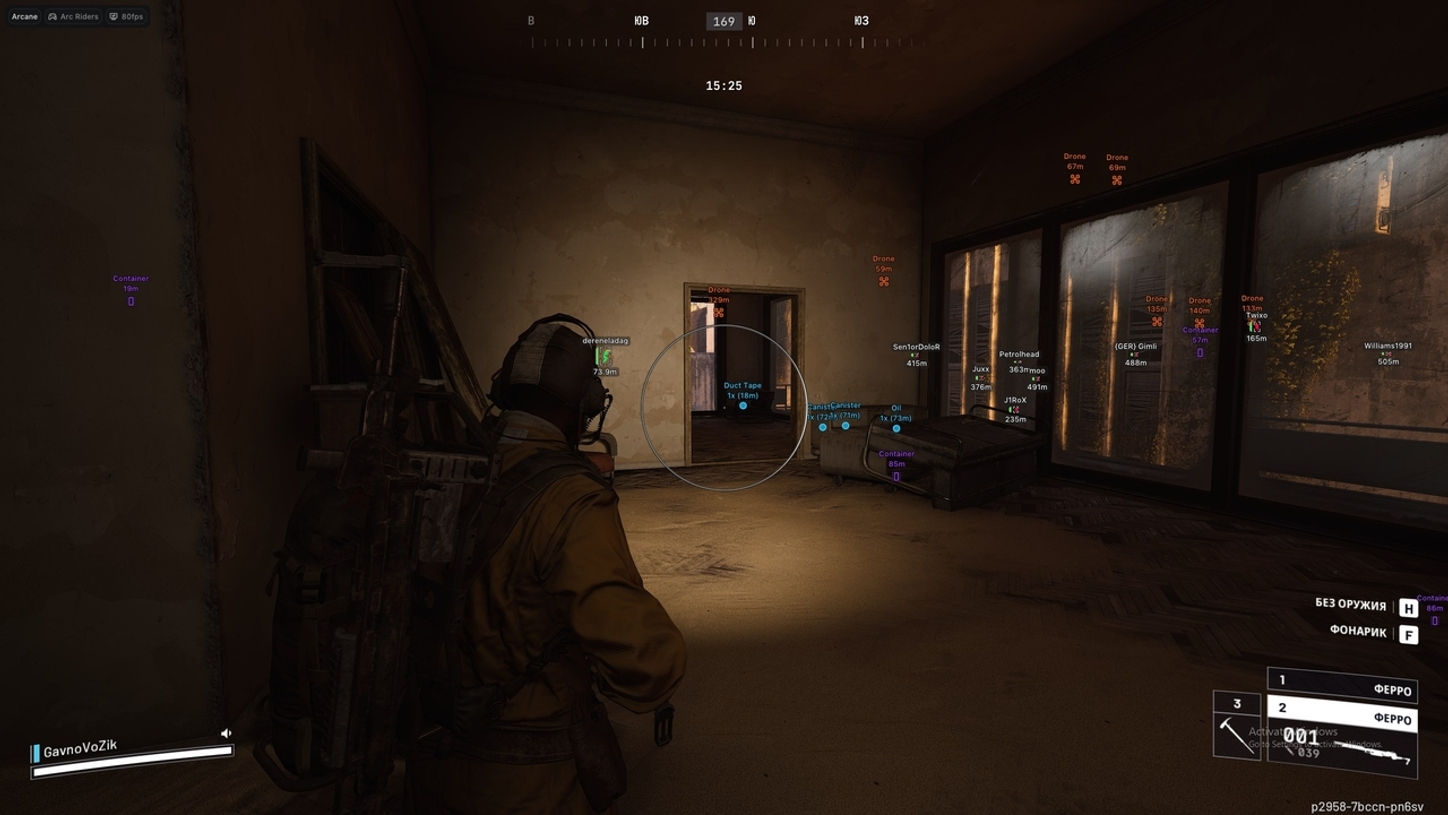Click the drone icon marked 67m

click(x=1074, y=179)
